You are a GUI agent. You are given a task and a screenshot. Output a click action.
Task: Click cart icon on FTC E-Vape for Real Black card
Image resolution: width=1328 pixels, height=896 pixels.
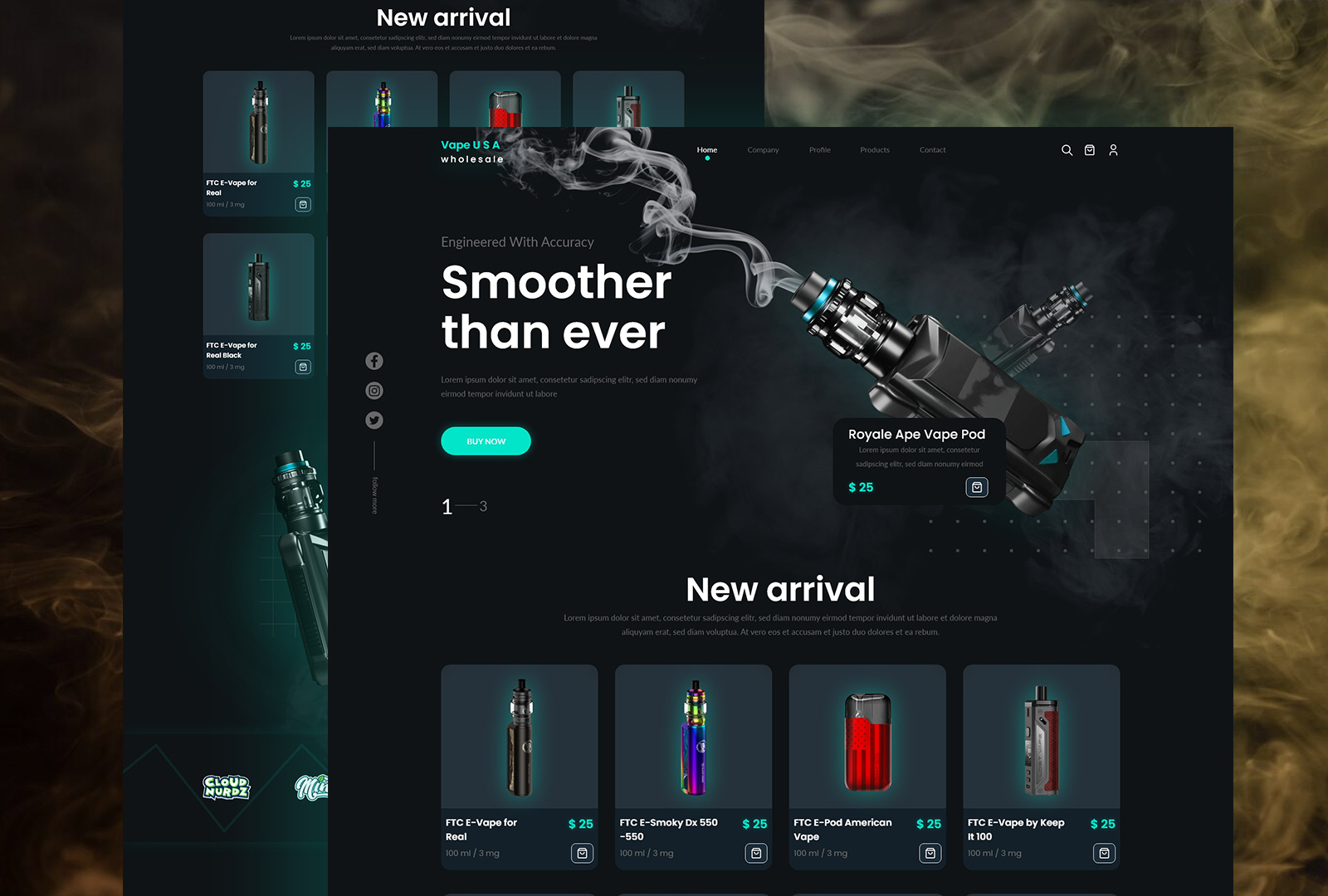pyautogui.click(x=304, y=367)
